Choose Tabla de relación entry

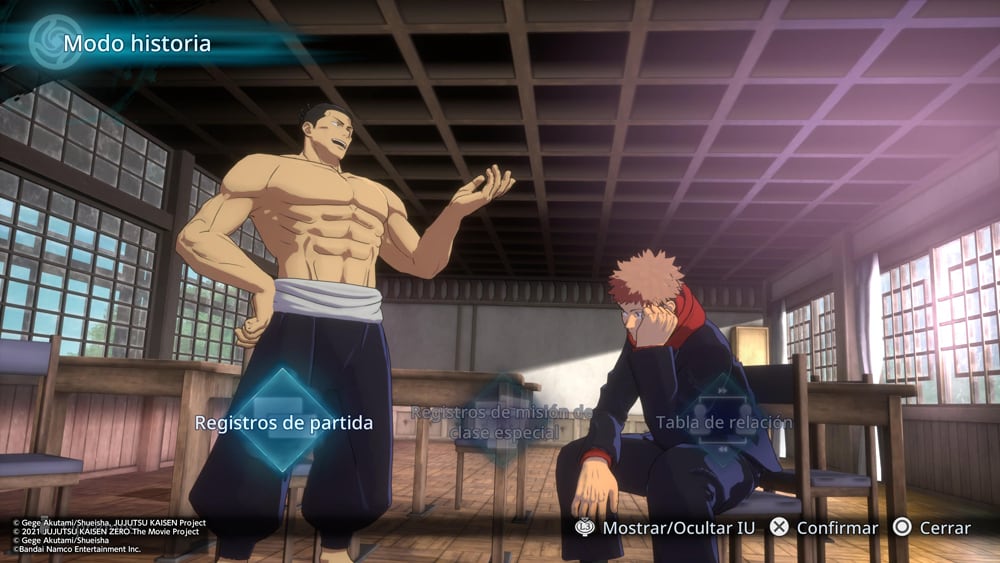point(723,422)
